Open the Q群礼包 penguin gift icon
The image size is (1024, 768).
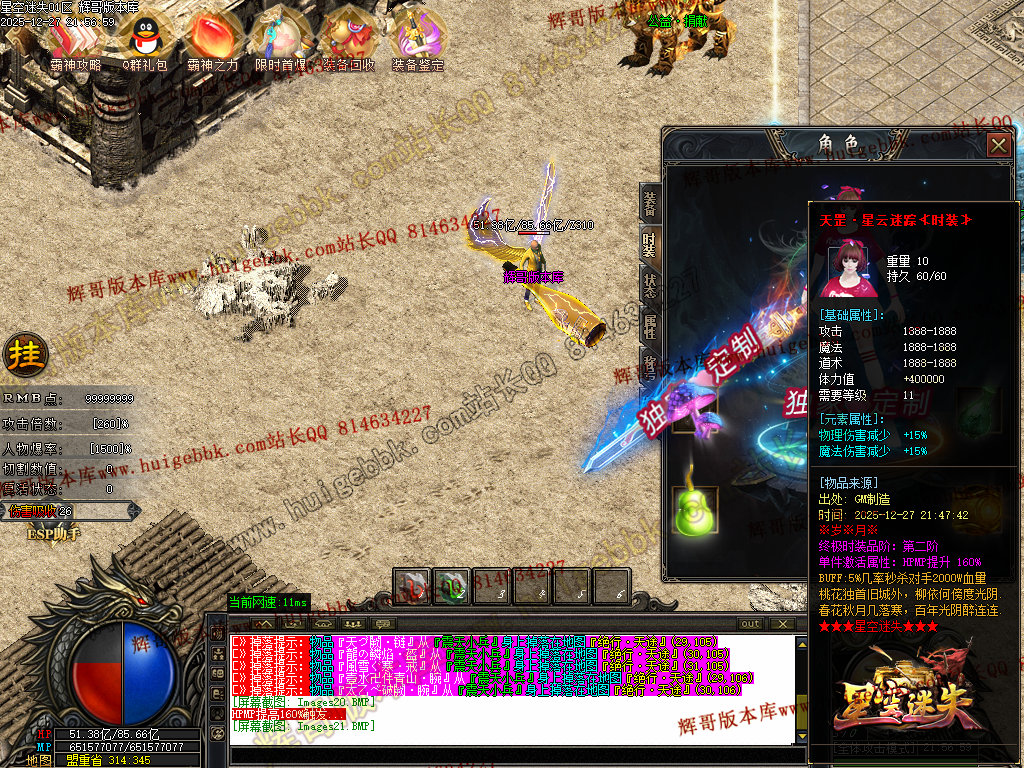coord(146,41)
